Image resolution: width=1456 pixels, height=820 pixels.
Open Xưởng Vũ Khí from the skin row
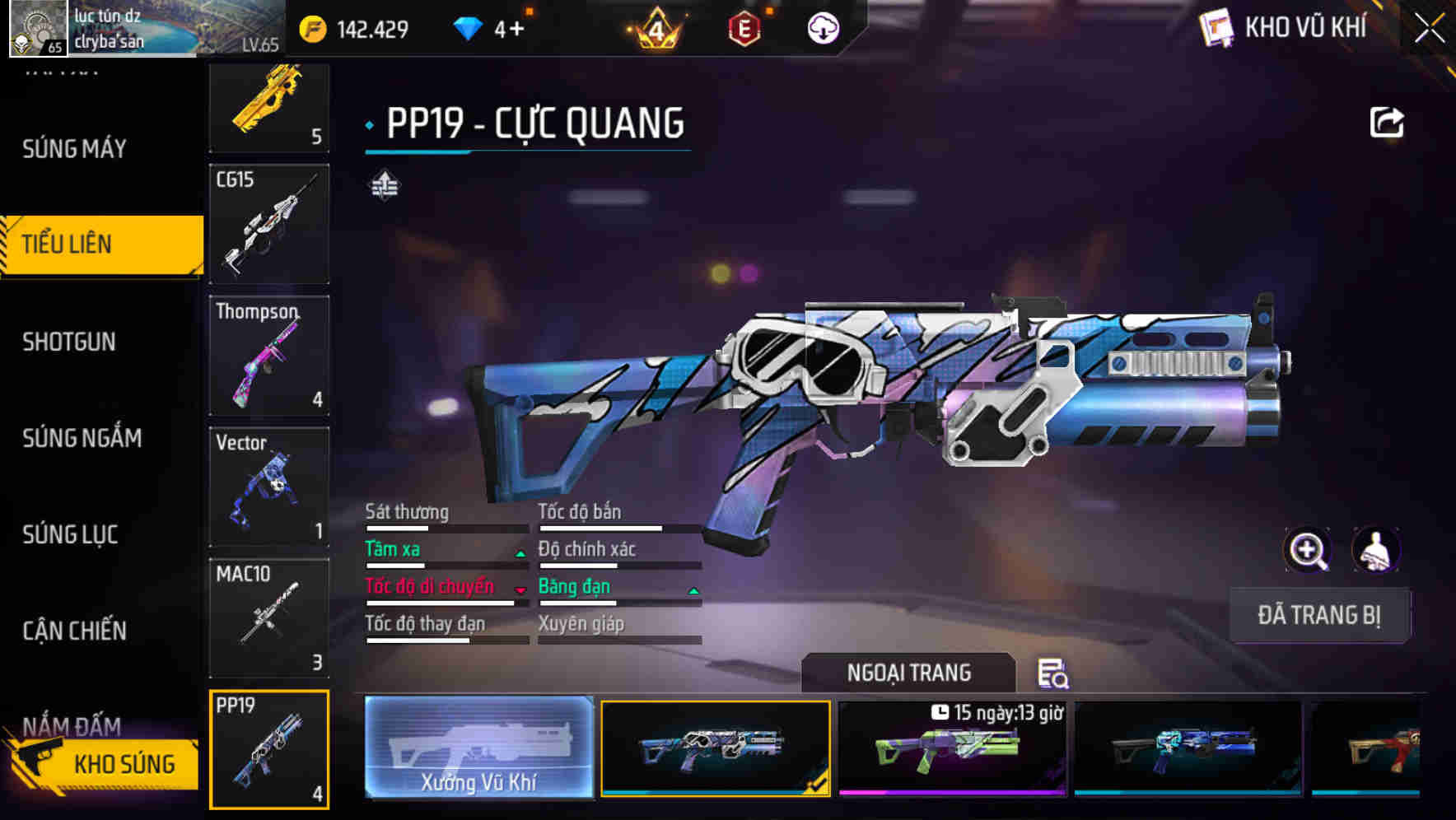[478, 749]
